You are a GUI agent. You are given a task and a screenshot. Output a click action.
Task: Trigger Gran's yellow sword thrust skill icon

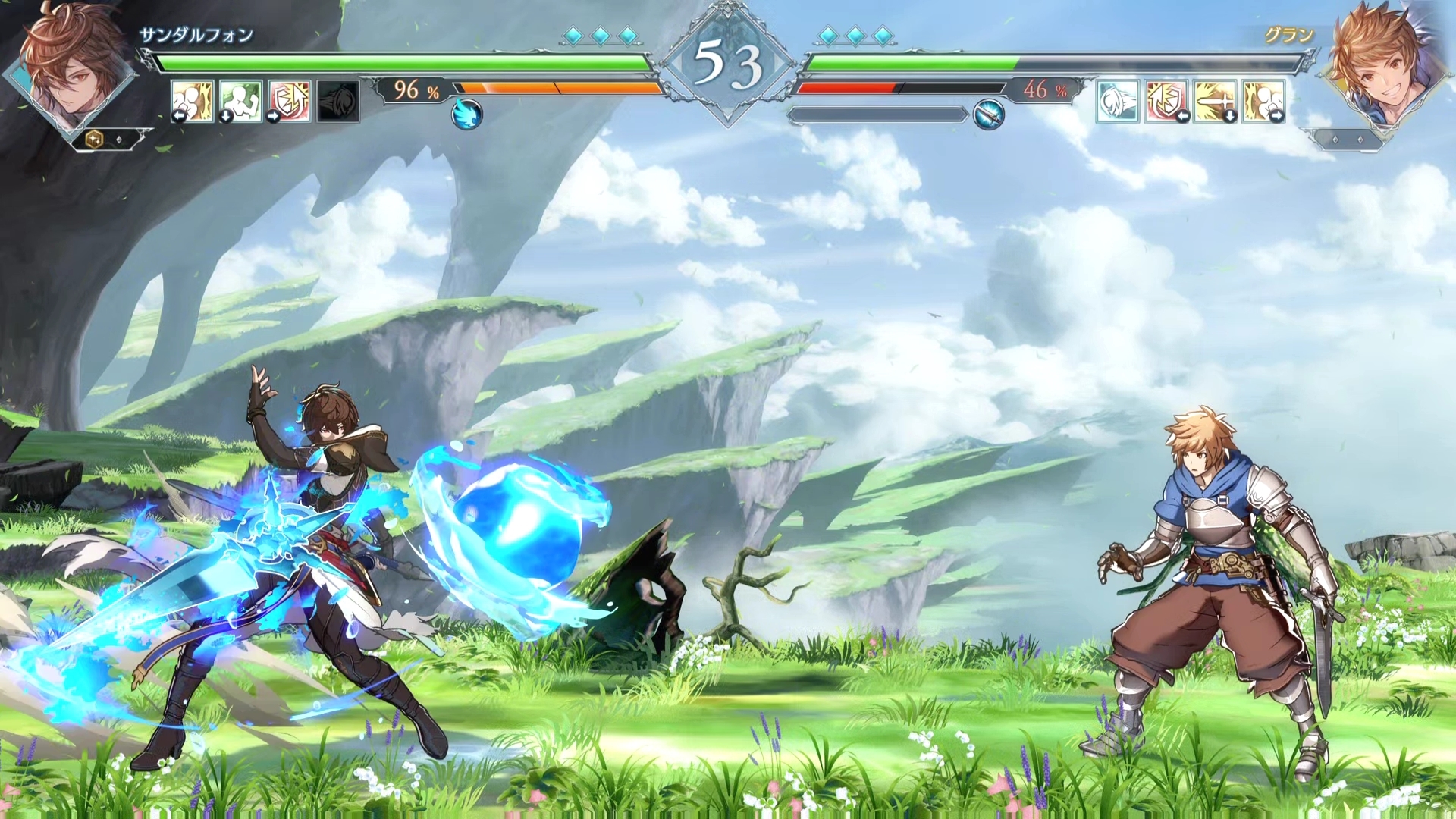(x=1215, y=100)
